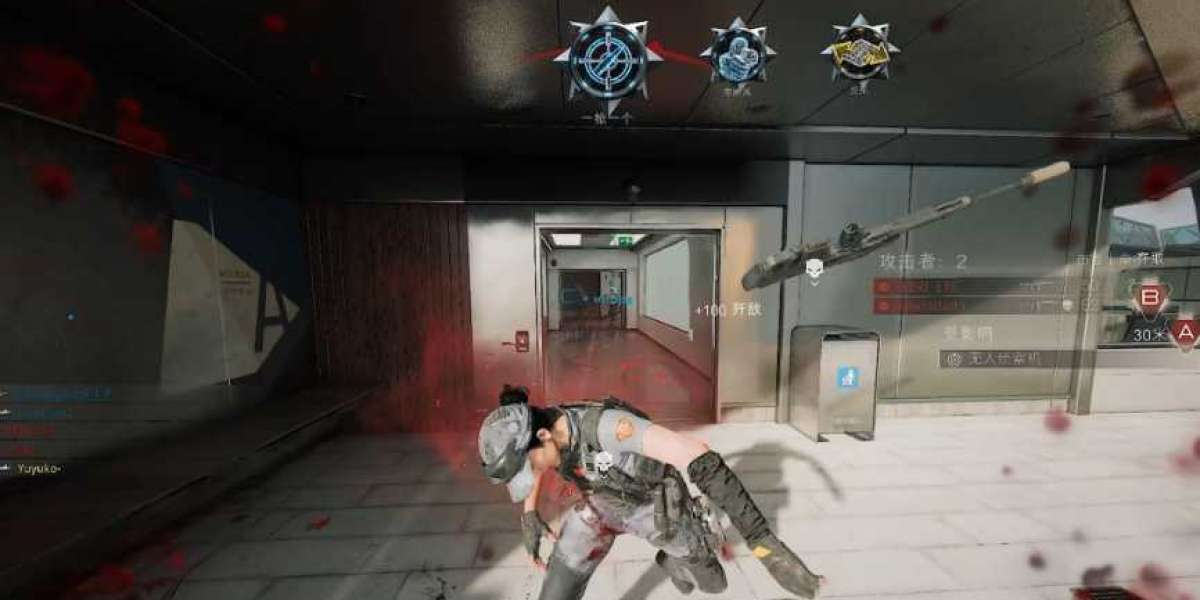Select the objective B marker
Viewport: 1200px width, 600px height.
click(x=1149, y=297)
